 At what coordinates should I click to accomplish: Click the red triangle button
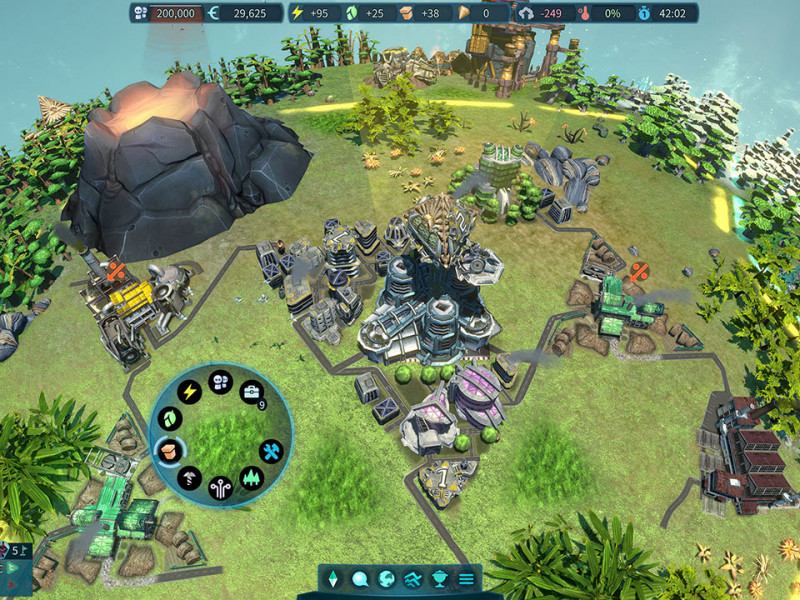(12, 583)
